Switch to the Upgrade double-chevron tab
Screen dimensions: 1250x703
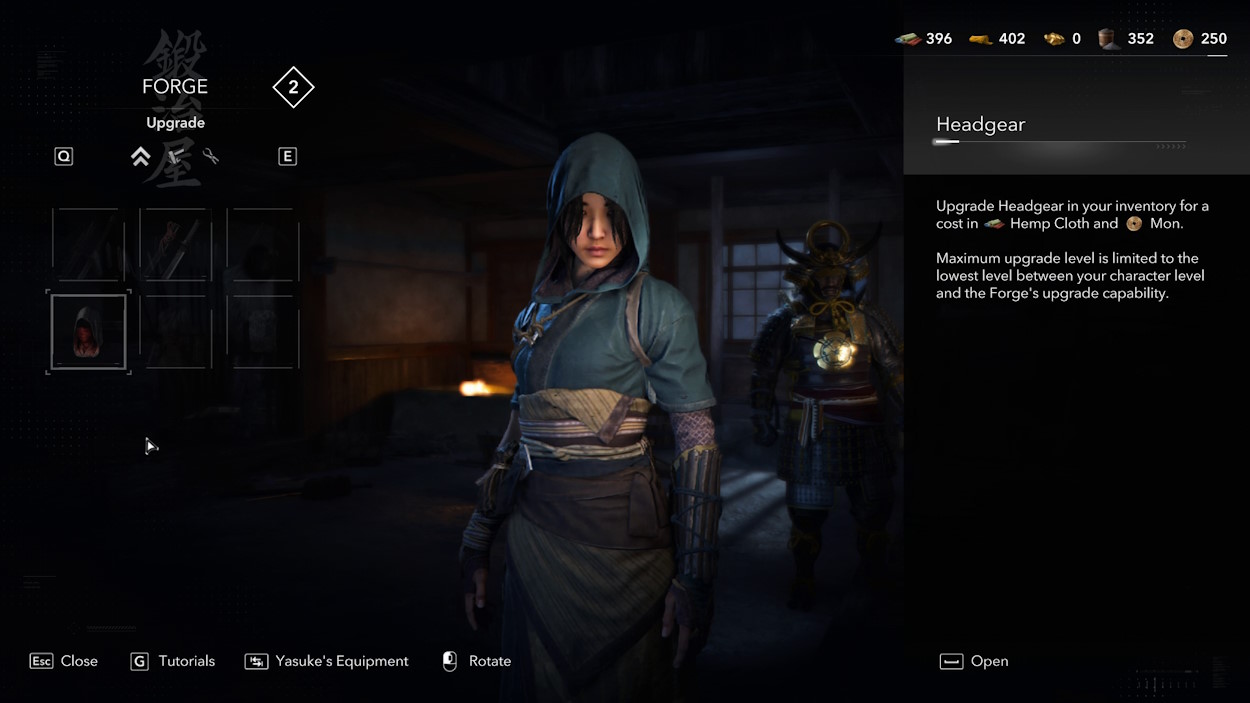click(141, 157)
